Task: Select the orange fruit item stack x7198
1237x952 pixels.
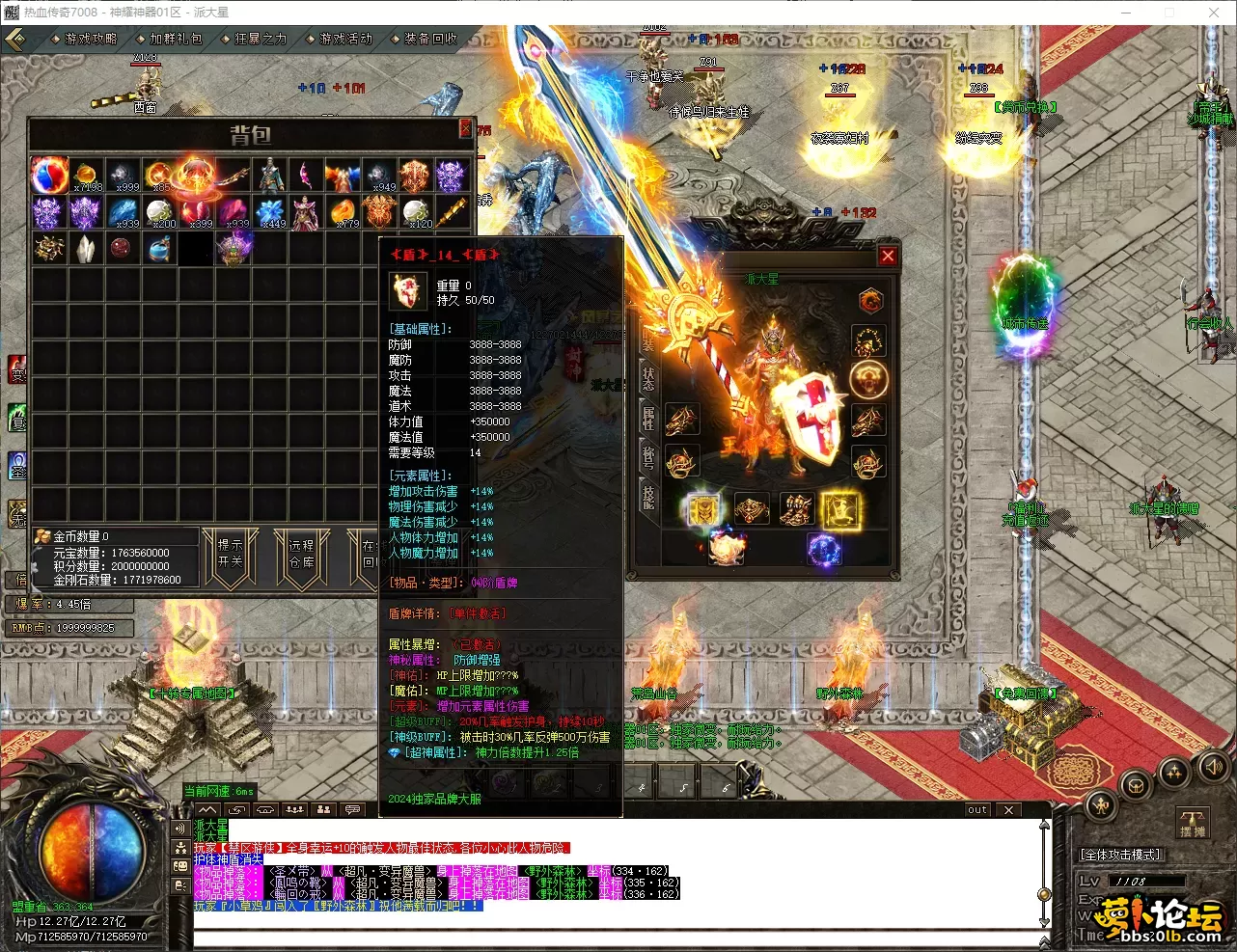Action: click(x=86, y=176)
